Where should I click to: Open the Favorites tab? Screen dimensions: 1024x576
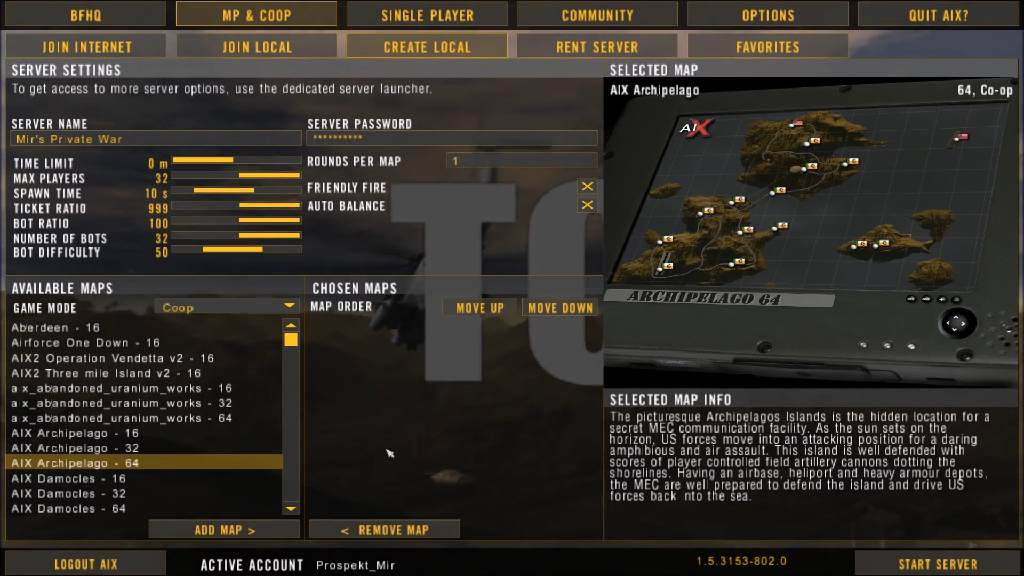767,47
